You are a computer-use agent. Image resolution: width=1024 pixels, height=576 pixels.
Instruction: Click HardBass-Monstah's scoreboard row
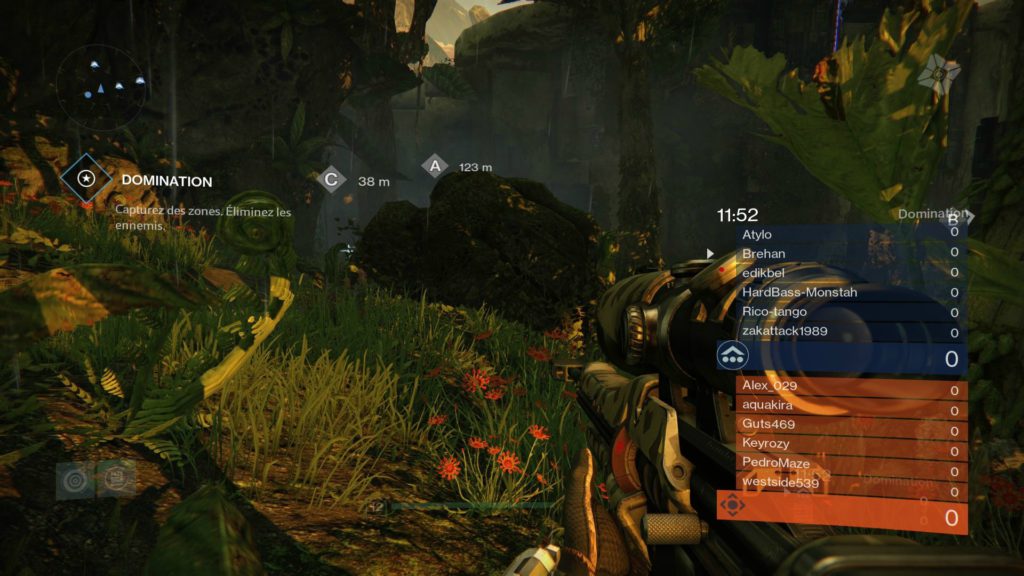pos(852,292)
